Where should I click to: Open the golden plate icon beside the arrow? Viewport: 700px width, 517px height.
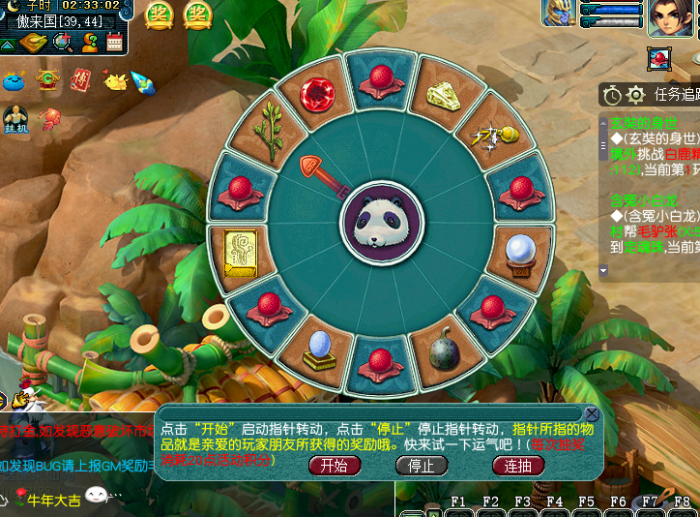coord(33,42)
